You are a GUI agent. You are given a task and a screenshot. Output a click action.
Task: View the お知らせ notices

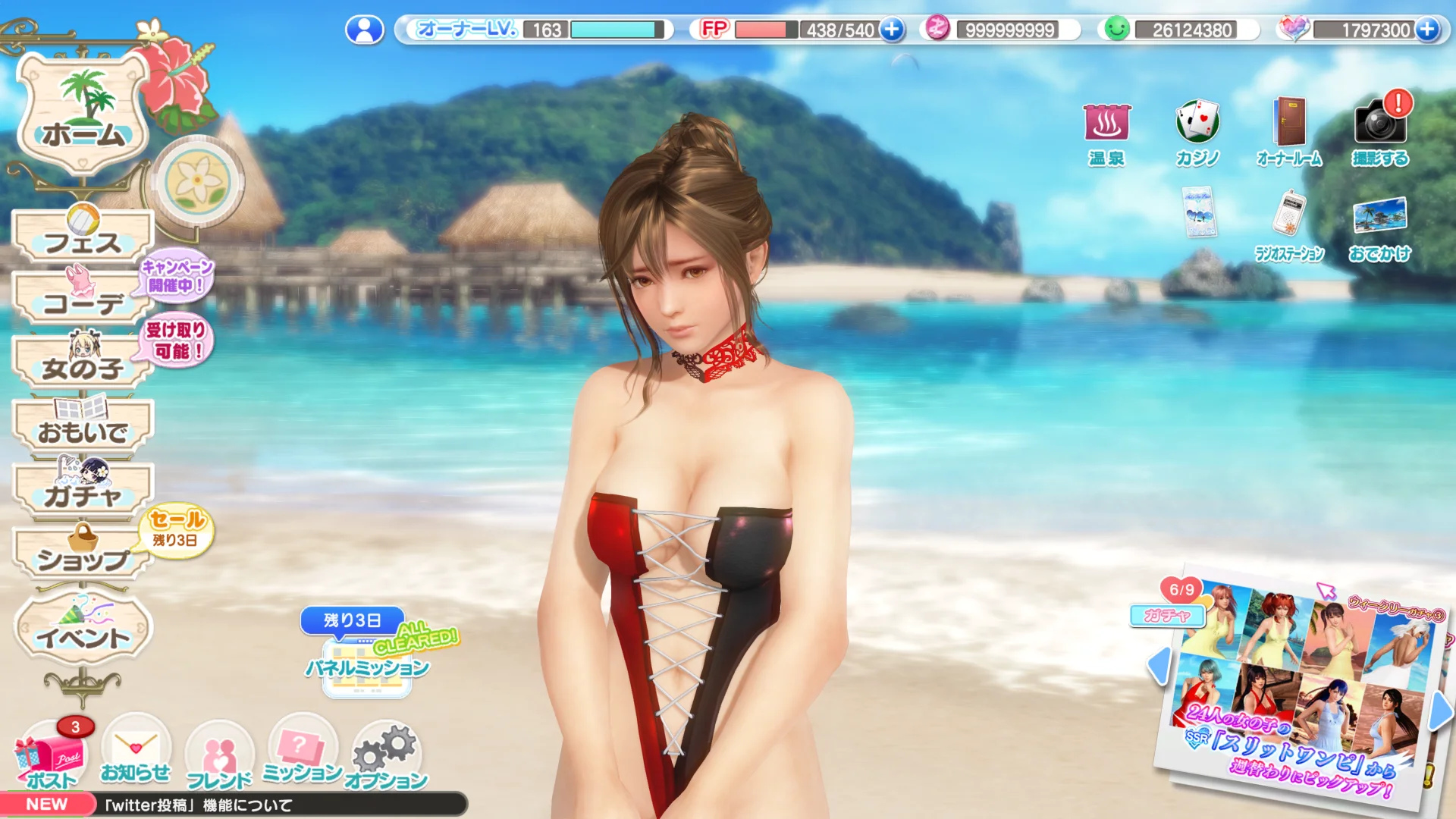[136, 752]
